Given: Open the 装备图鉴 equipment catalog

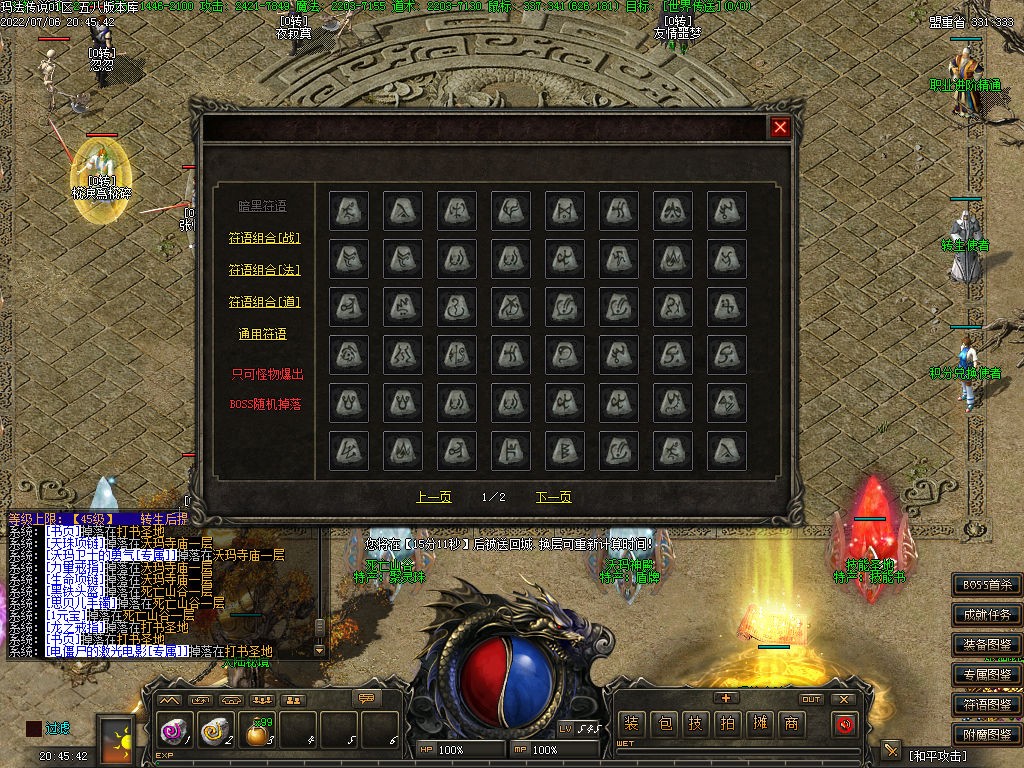Looking at the screenshot, I should click(x=987, y=645).
